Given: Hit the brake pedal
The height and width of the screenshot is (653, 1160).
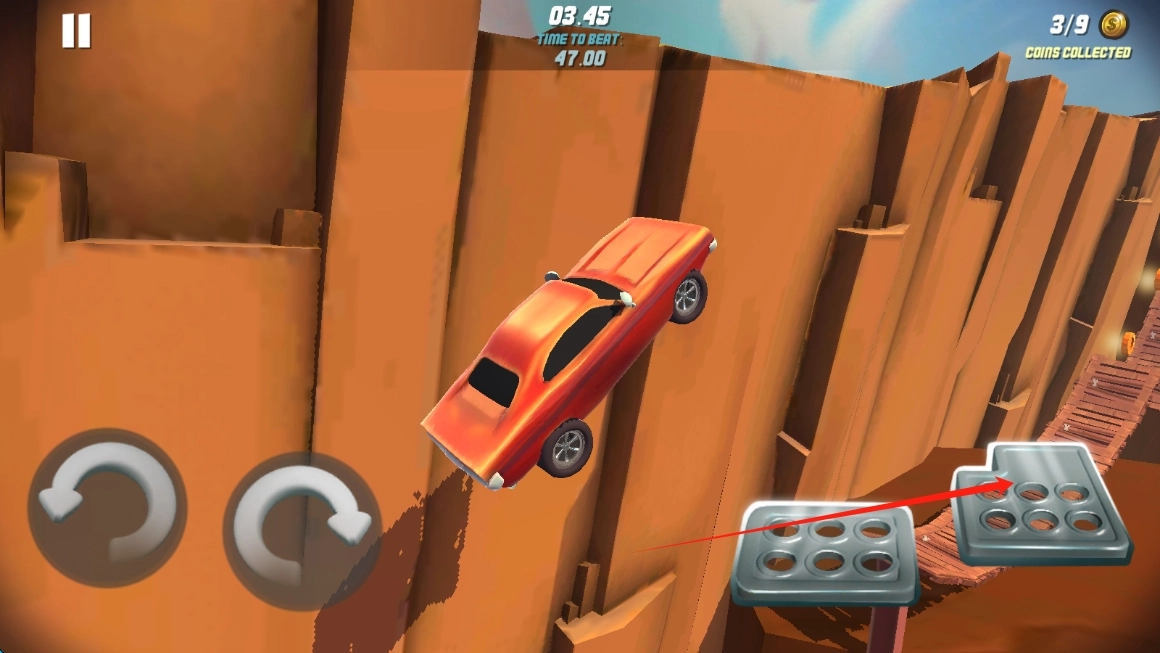Looking at the screenshot, I should [x=826, y=551].
